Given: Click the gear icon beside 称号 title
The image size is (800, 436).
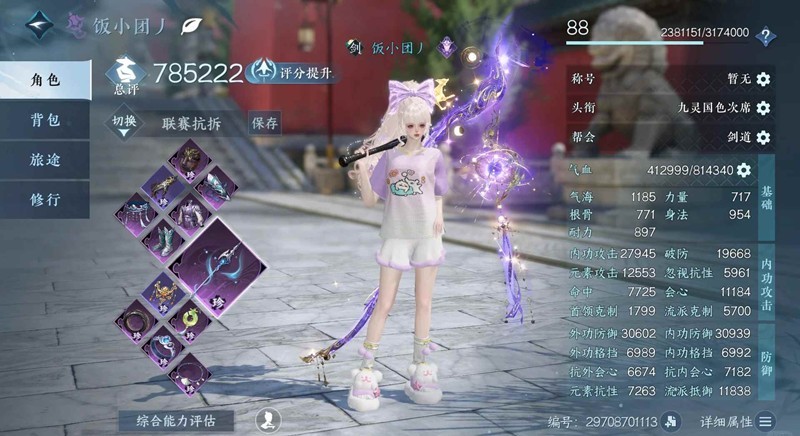Looking at the screenshot, I should click(x=763, y=79).
